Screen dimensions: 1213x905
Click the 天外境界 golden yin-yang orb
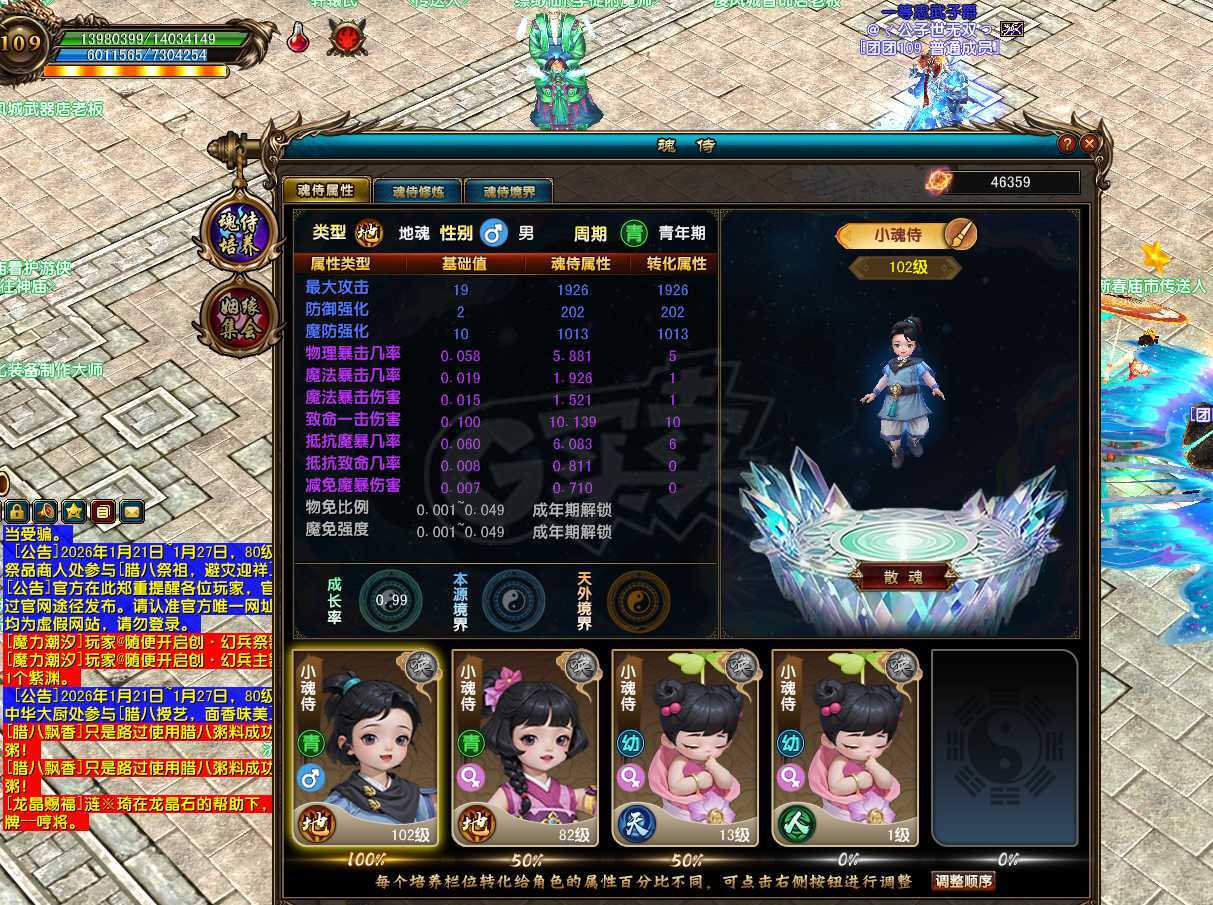tap(638, 600)
